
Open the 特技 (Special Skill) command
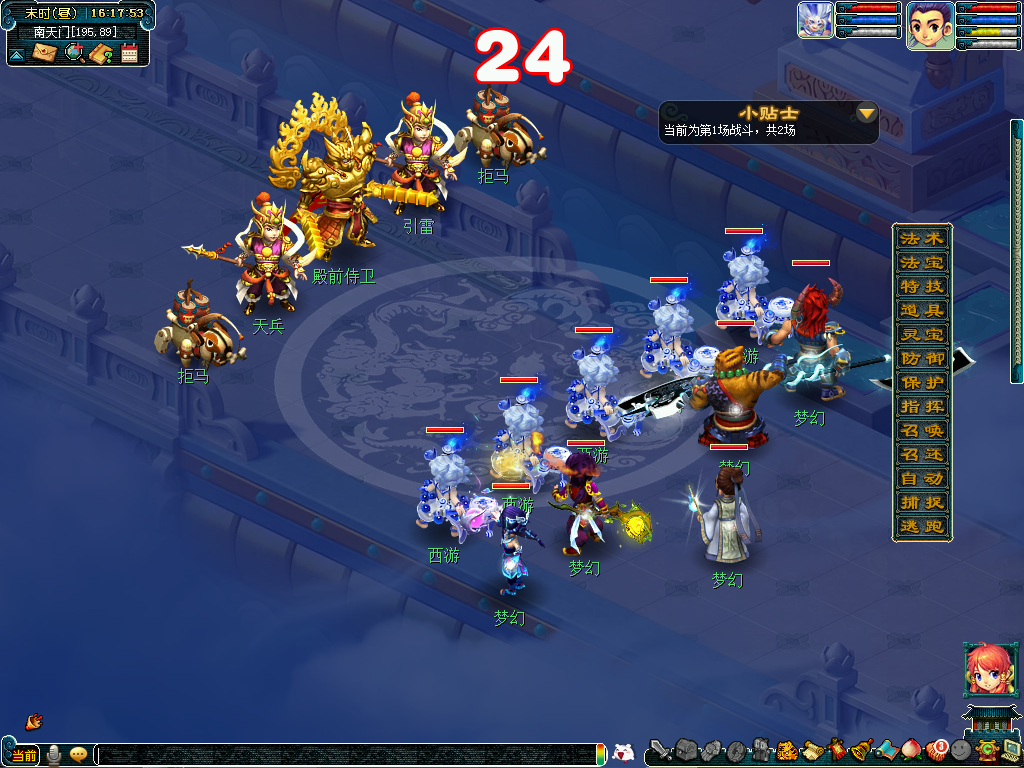pyautogui.click(x=921, y=286)
